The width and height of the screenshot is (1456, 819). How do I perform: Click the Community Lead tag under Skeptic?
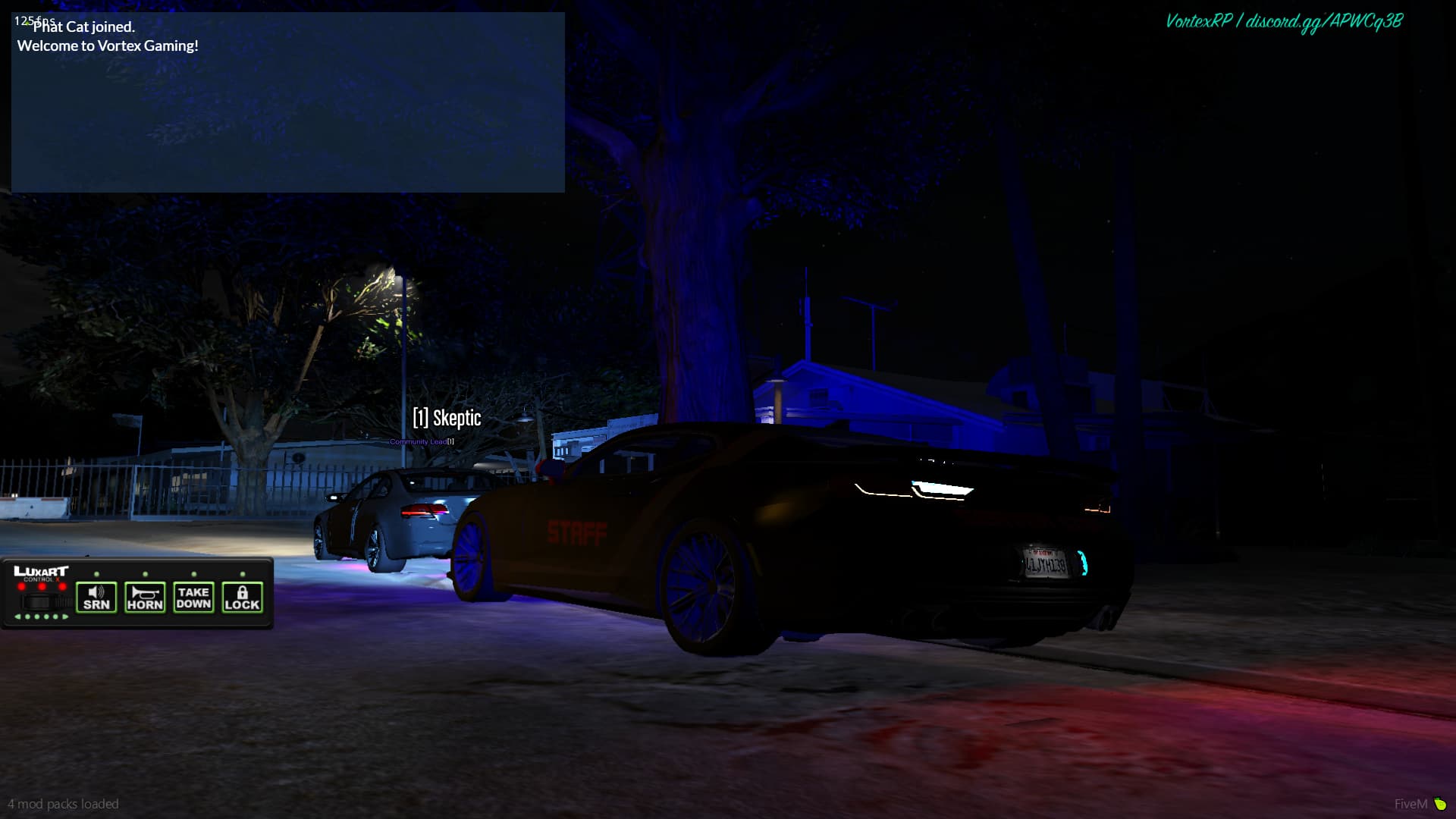pyautogui.click(x=419, y=439)
